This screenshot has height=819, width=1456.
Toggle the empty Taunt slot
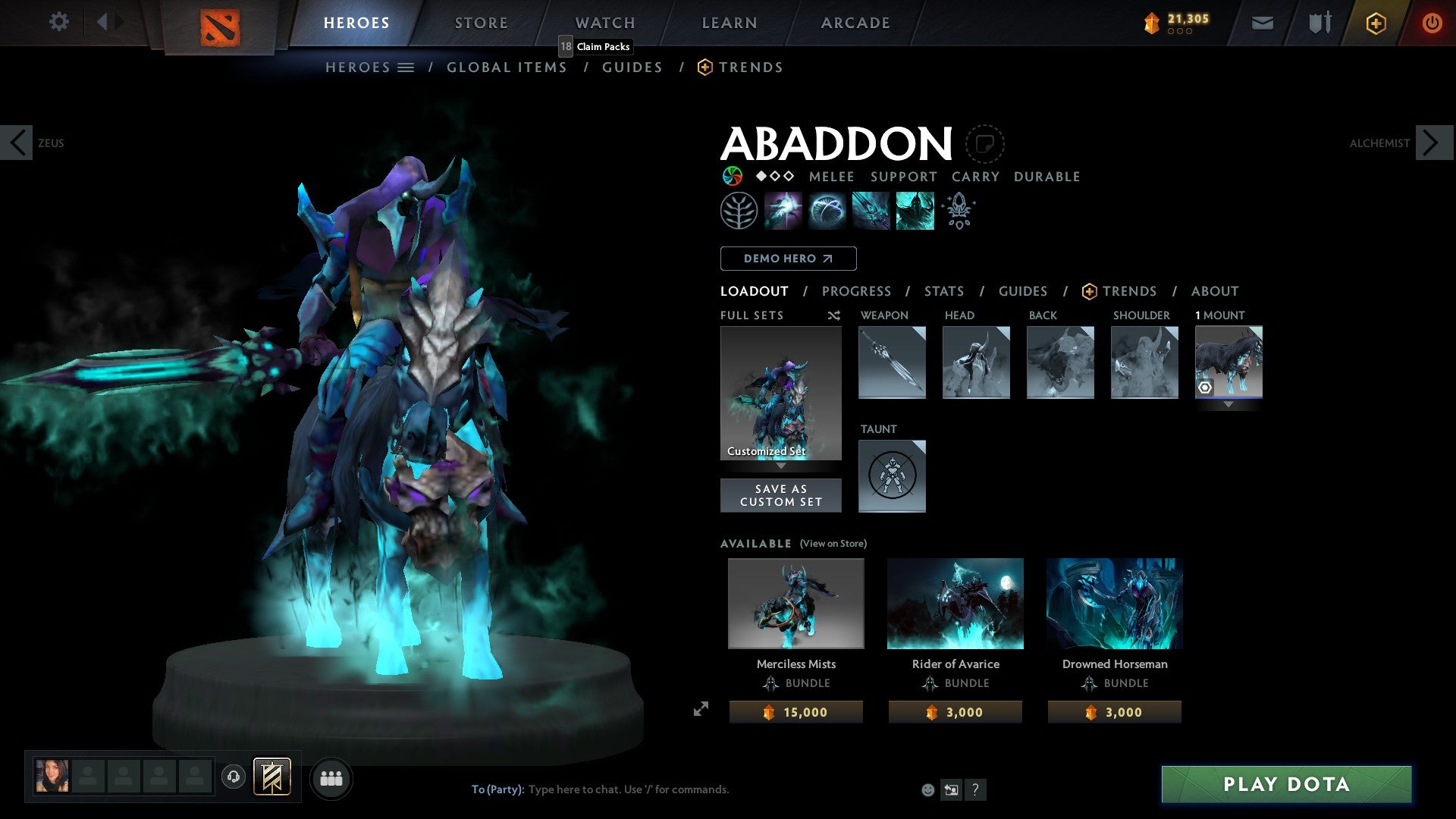point(892,476)
